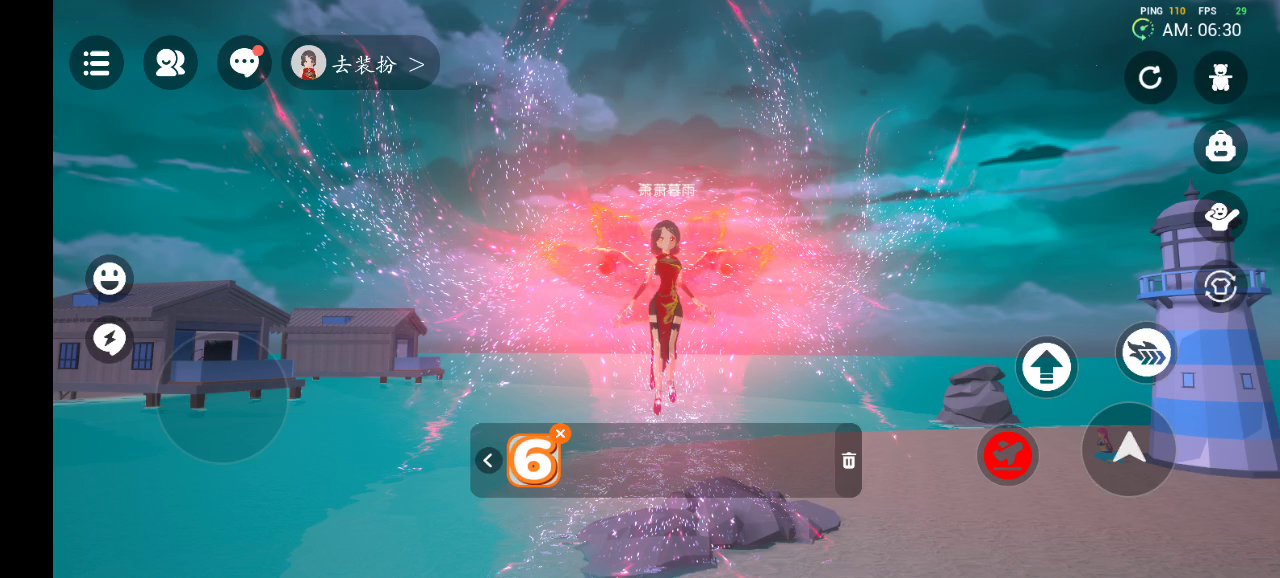Tap the shirt with arrows outfit swap button
Image resolution: width=1280 pixels, height=578 pixels.
coord(1220,286)
